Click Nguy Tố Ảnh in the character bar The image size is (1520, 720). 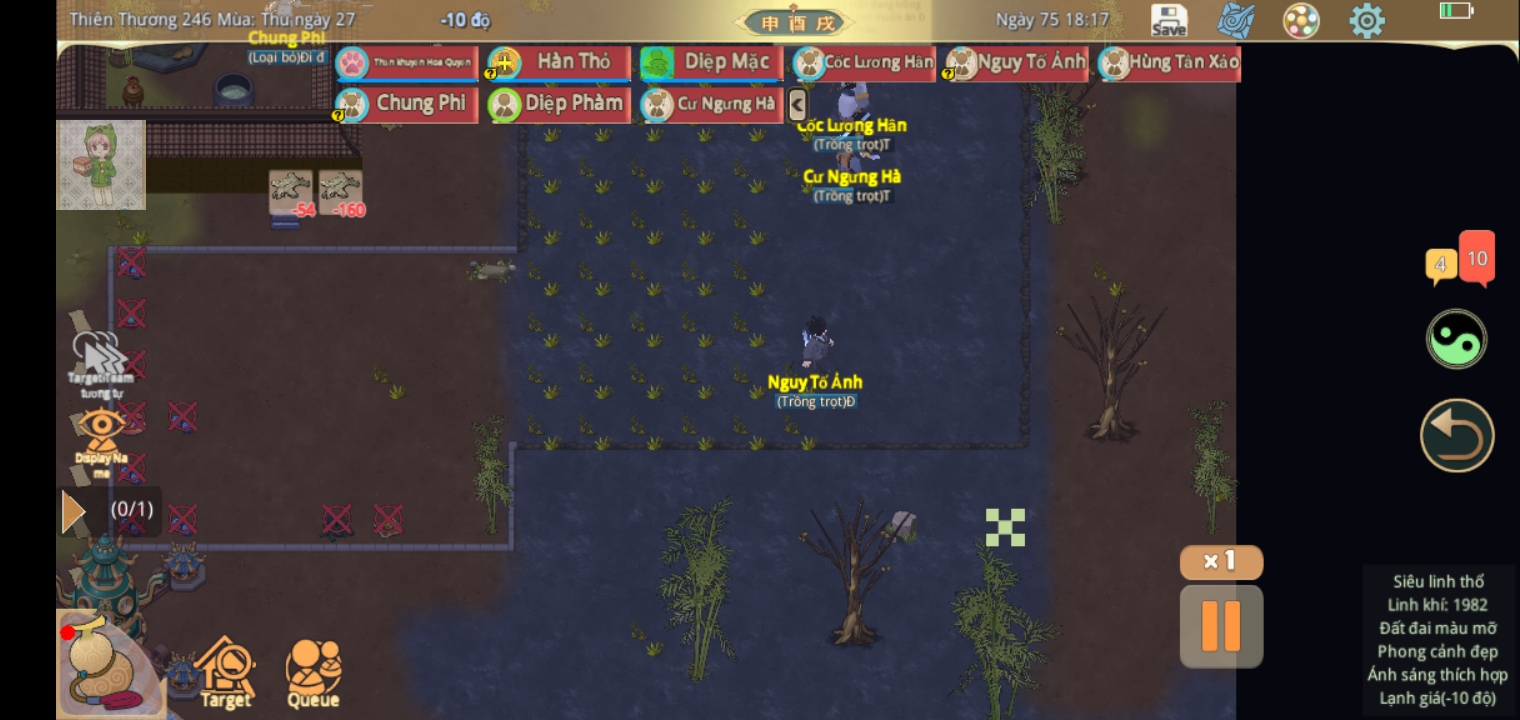click(x=1014, y=62)
